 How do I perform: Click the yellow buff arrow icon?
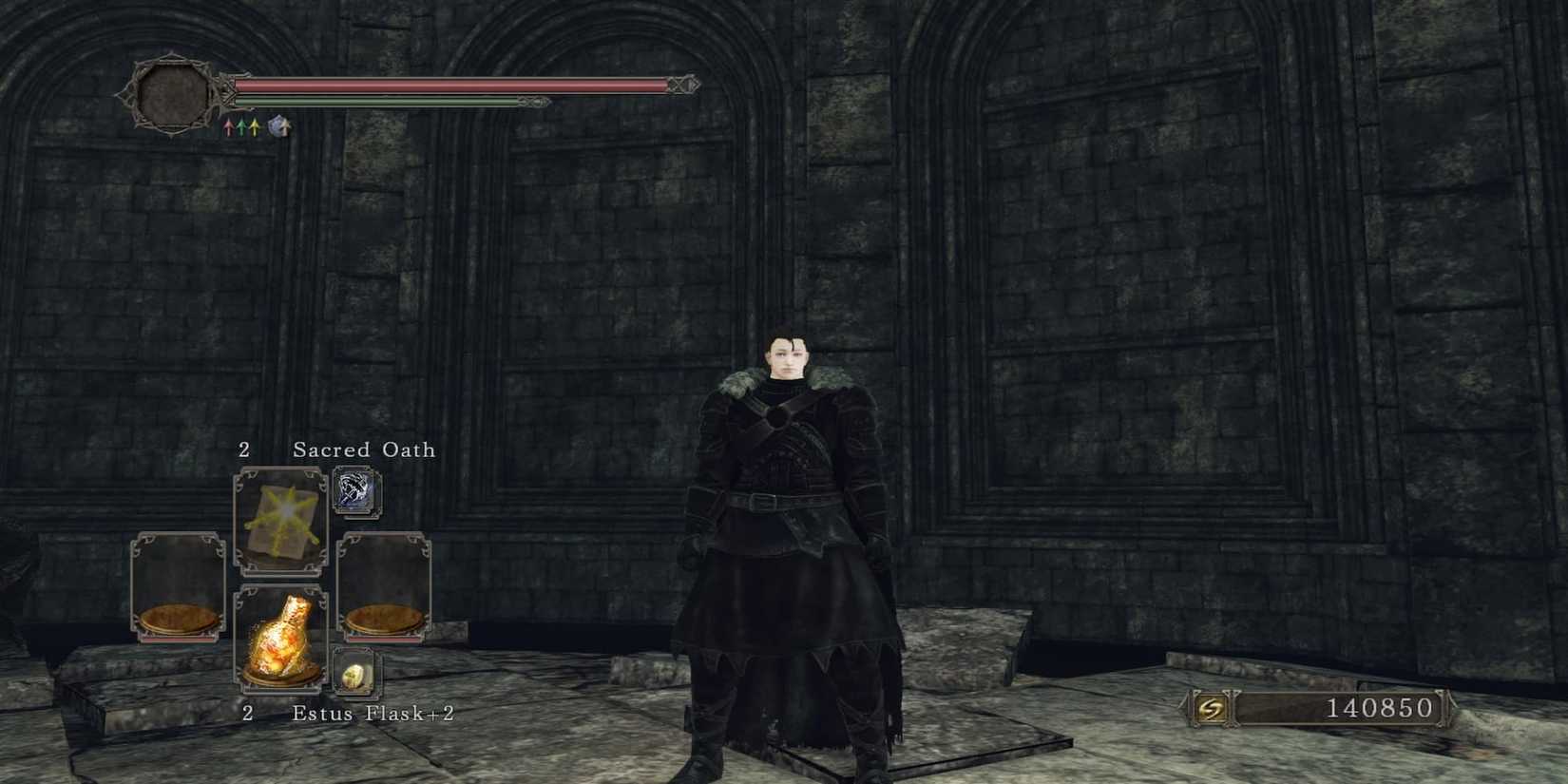click(x=255, y=125)
